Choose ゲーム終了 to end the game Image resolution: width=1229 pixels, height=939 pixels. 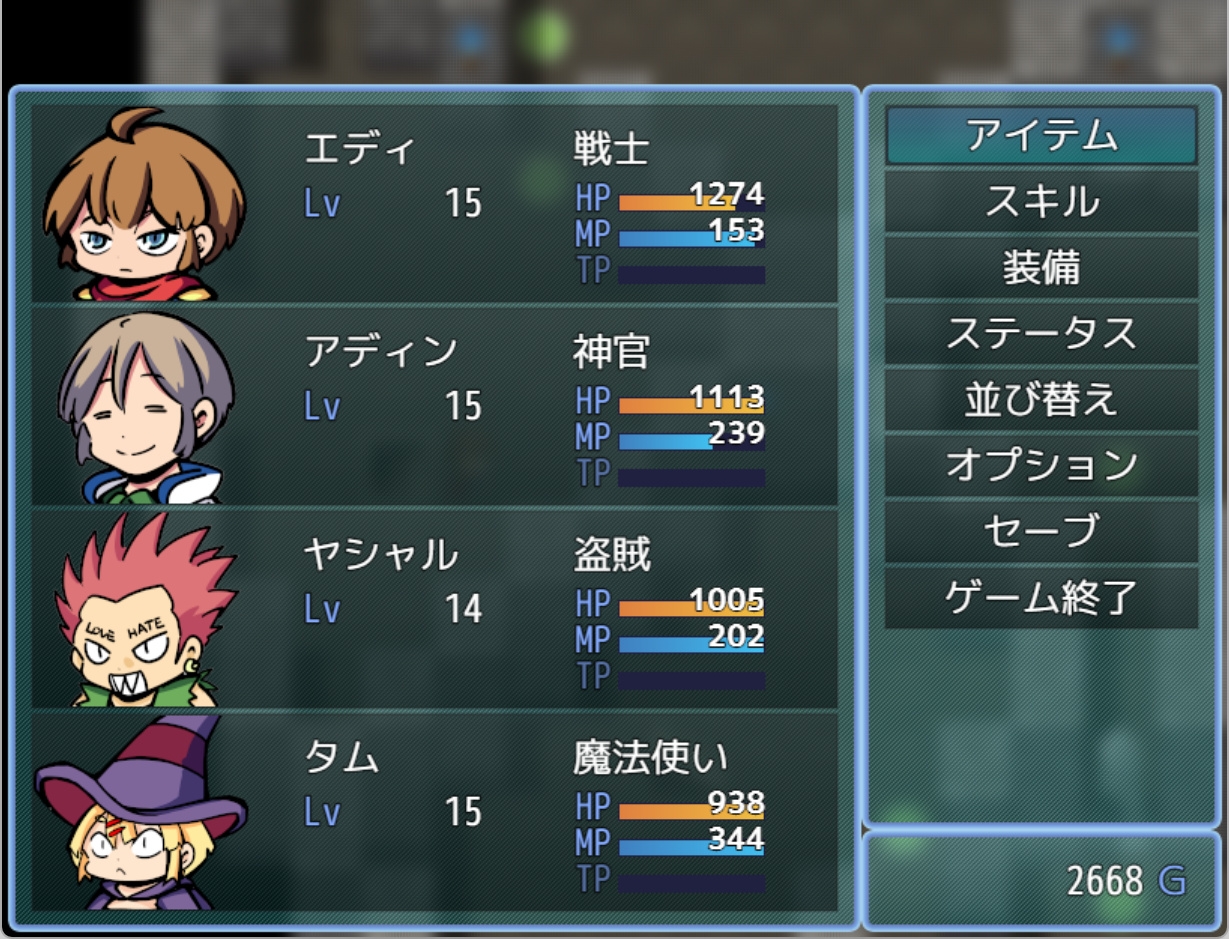1041,598
